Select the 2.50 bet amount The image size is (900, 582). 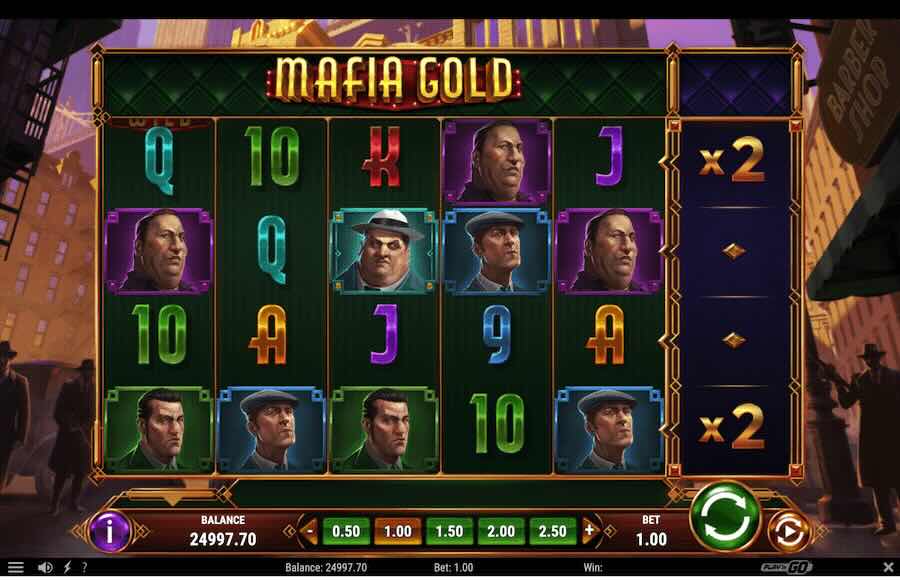tap(553, 531)
